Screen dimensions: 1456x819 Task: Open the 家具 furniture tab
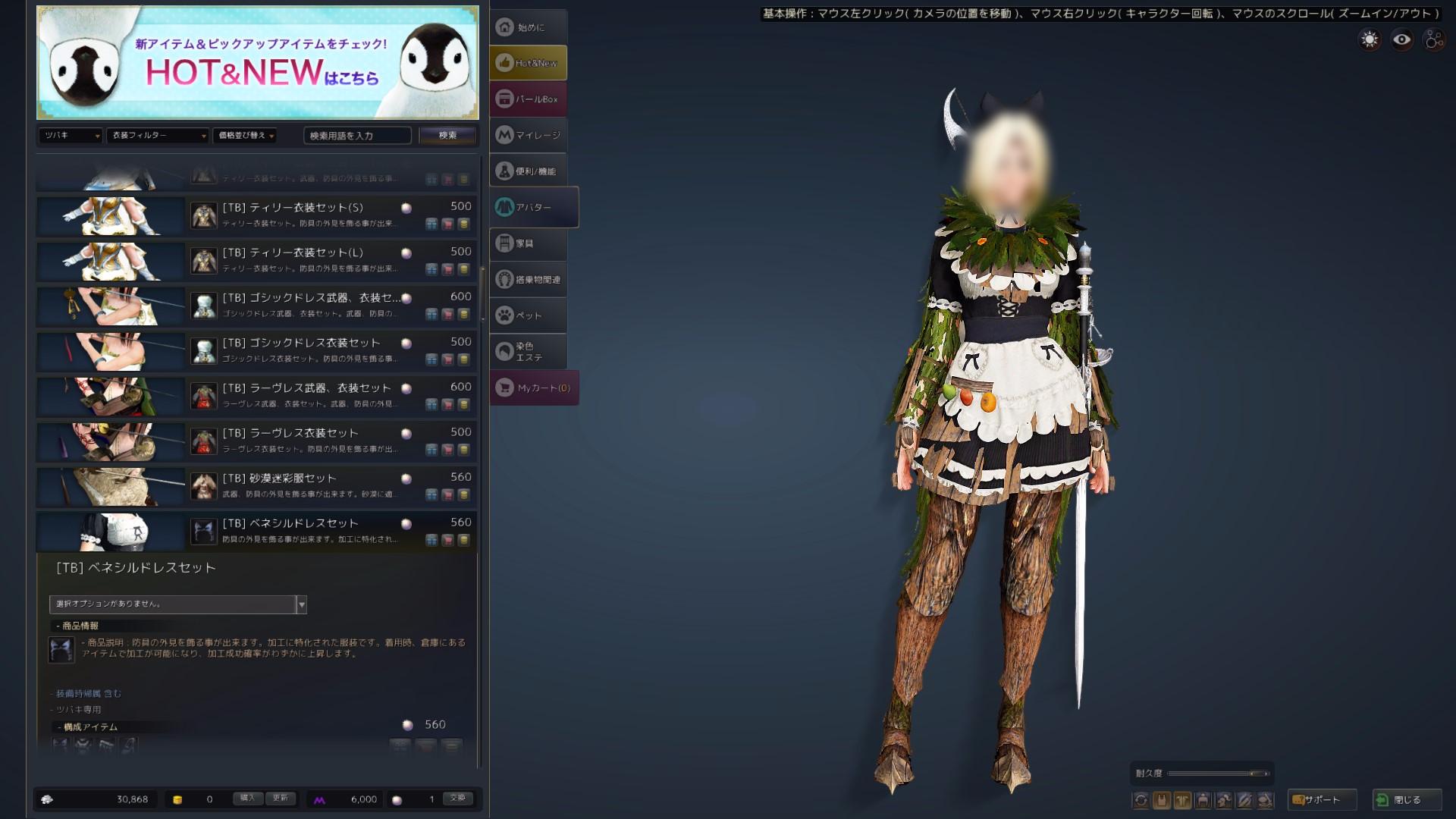point(528,243)
